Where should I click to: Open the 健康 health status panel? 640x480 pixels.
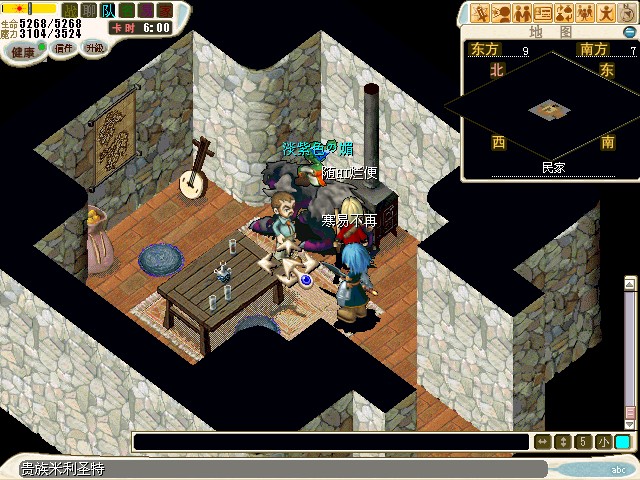tap(22, 50)
